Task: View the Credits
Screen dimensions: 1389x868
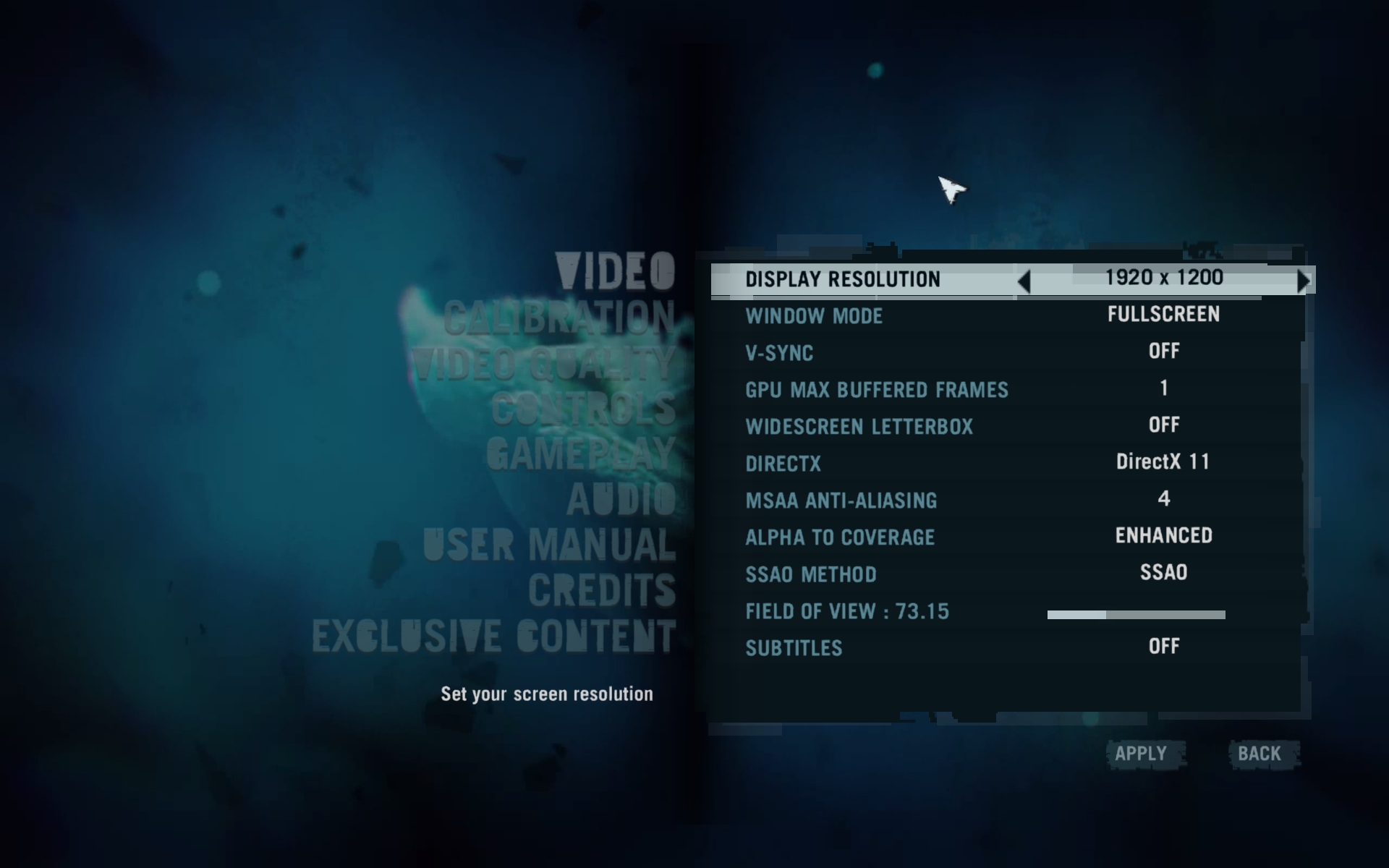Action: coord(601,591)
